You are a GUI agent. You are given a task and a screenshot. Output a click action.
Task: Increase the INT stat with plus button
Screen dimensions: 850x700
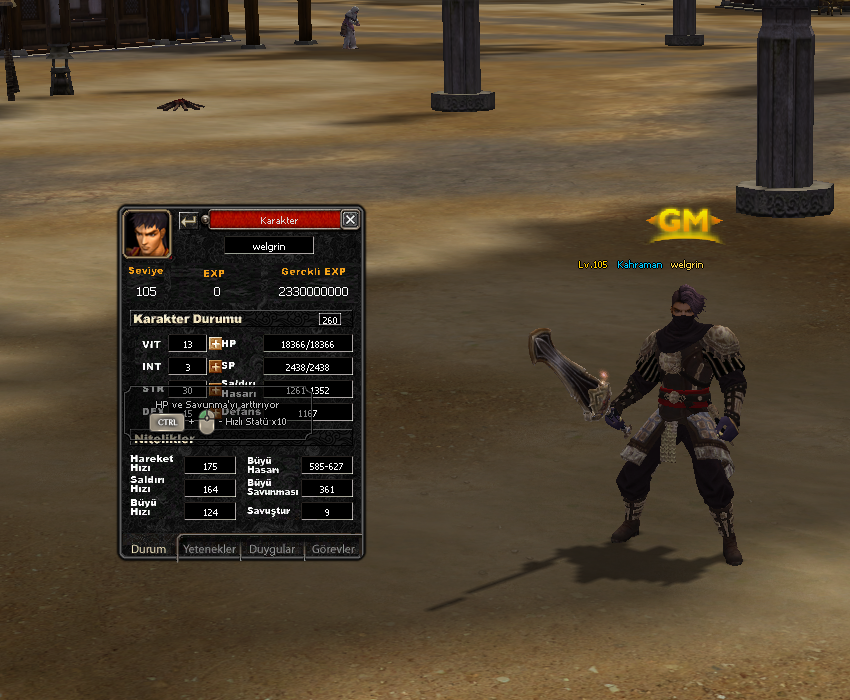pyautogui.click(x=215, y=367)
